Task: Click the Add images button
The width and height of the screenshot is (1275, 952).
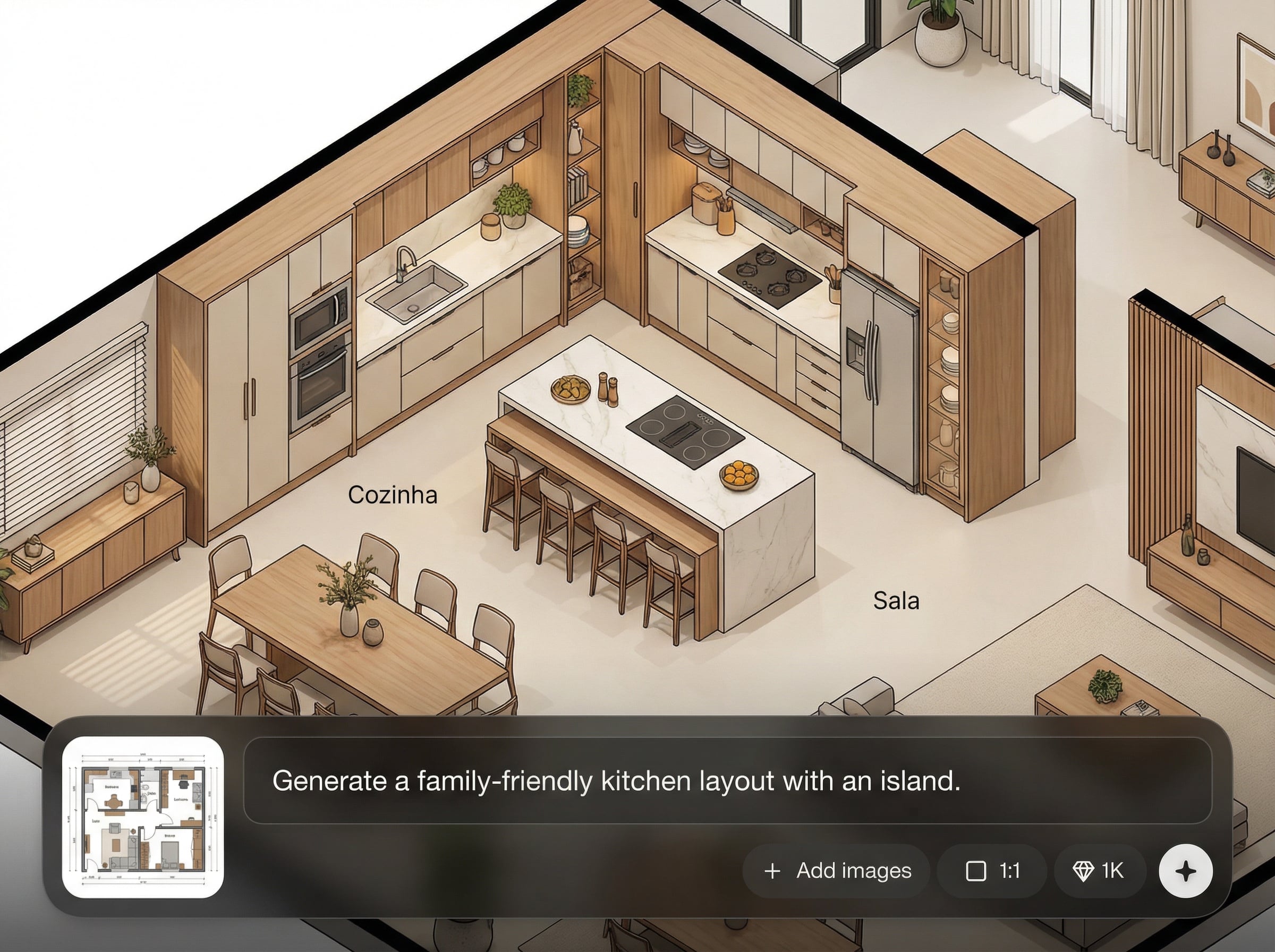Action: tap(837, 871)
